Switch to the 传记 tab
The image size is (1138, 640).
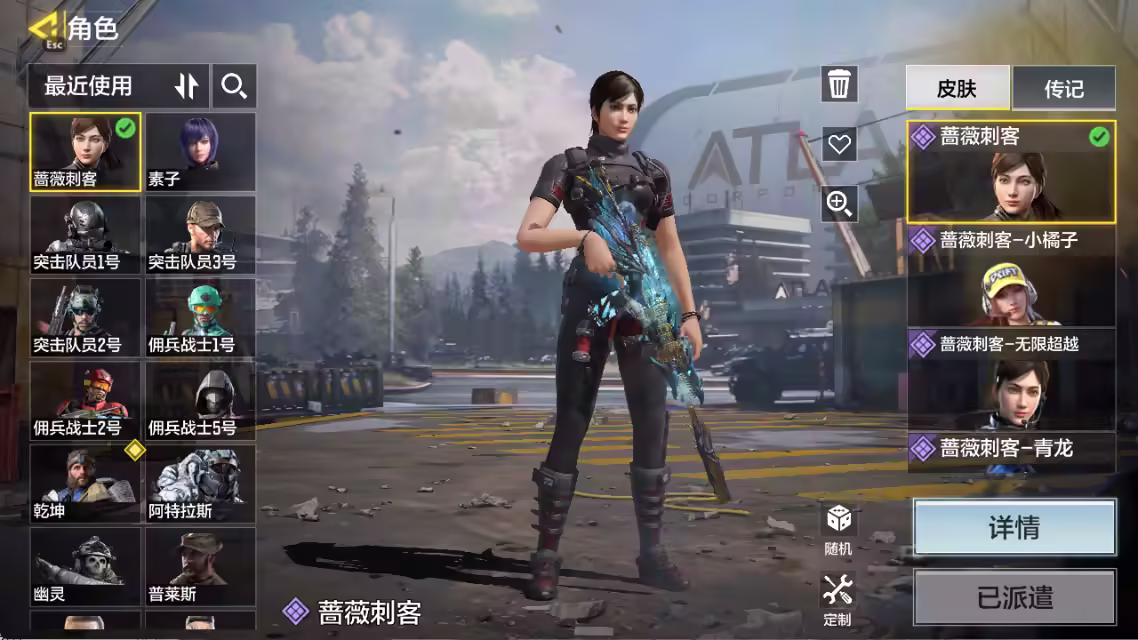[x=1063, y=89]
